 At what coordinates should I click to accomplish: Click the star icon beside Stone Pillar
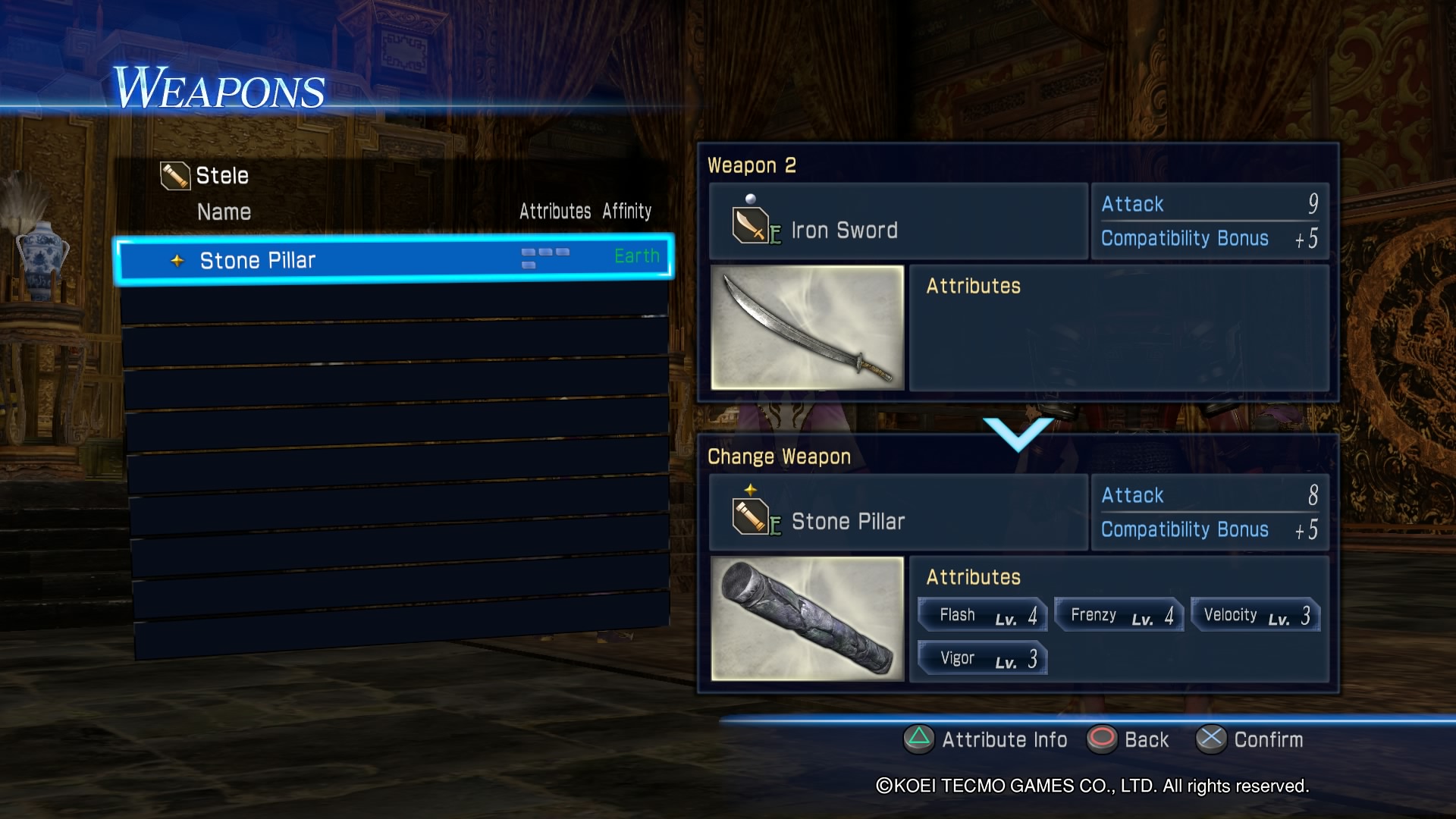(x=177, y=260)
